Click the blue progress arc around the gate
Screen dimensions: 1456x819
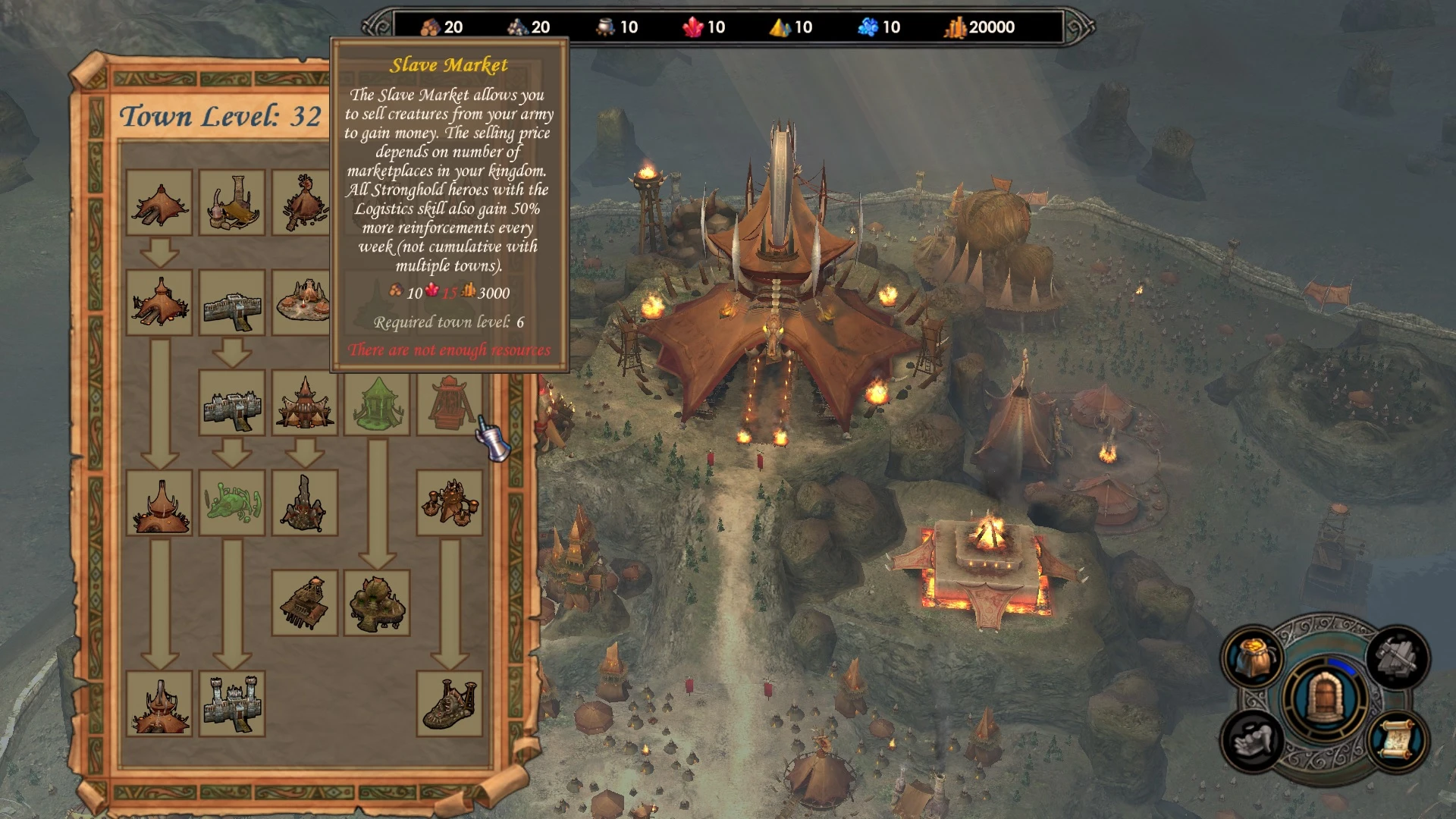[x=1341, y=666]
